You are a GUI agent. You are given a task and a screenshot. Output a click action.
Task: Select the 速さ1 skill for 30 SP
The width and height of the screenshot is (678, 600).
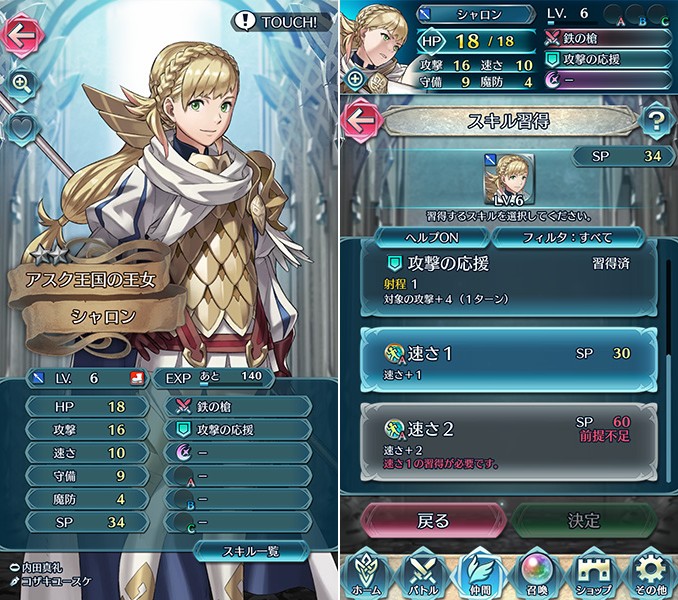(508, 360)
